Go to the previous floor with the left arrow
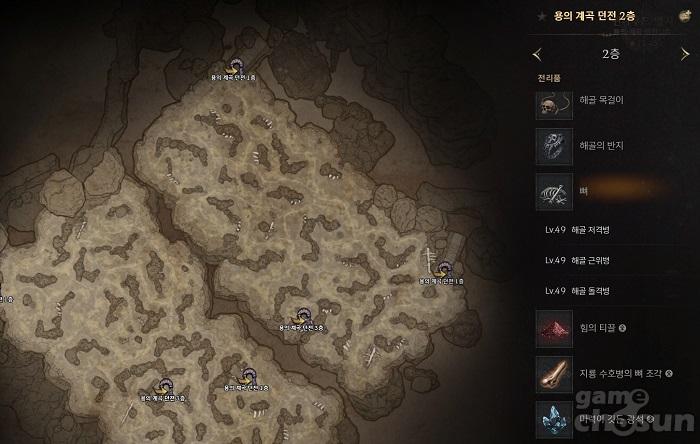The image size is (700, 444). (x=539, y=54)
